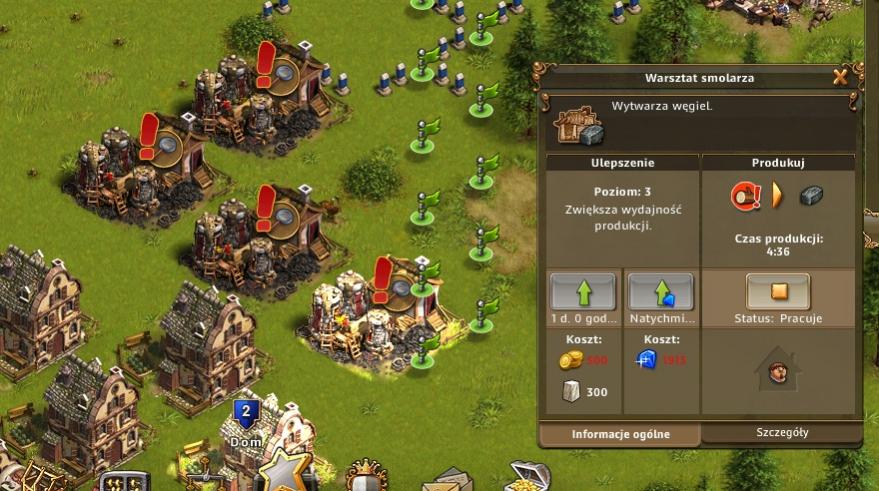Click the settler portrait house icon
This screenshot has height=491, width=879.
click(x=777, y=369)
